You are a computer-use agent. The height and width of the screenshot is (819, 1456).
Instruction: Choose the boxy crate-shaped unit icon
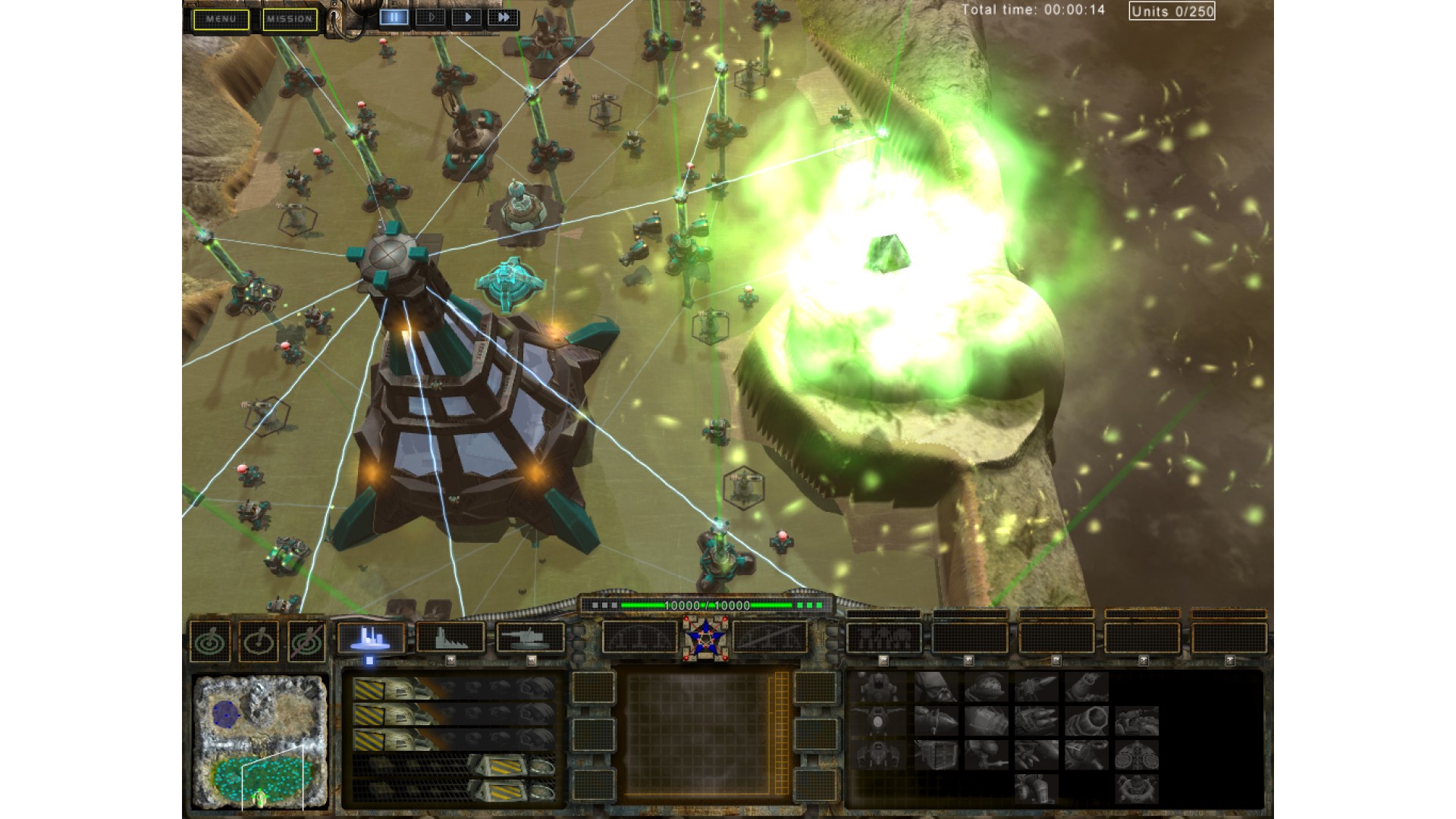(x=935, y=755)
